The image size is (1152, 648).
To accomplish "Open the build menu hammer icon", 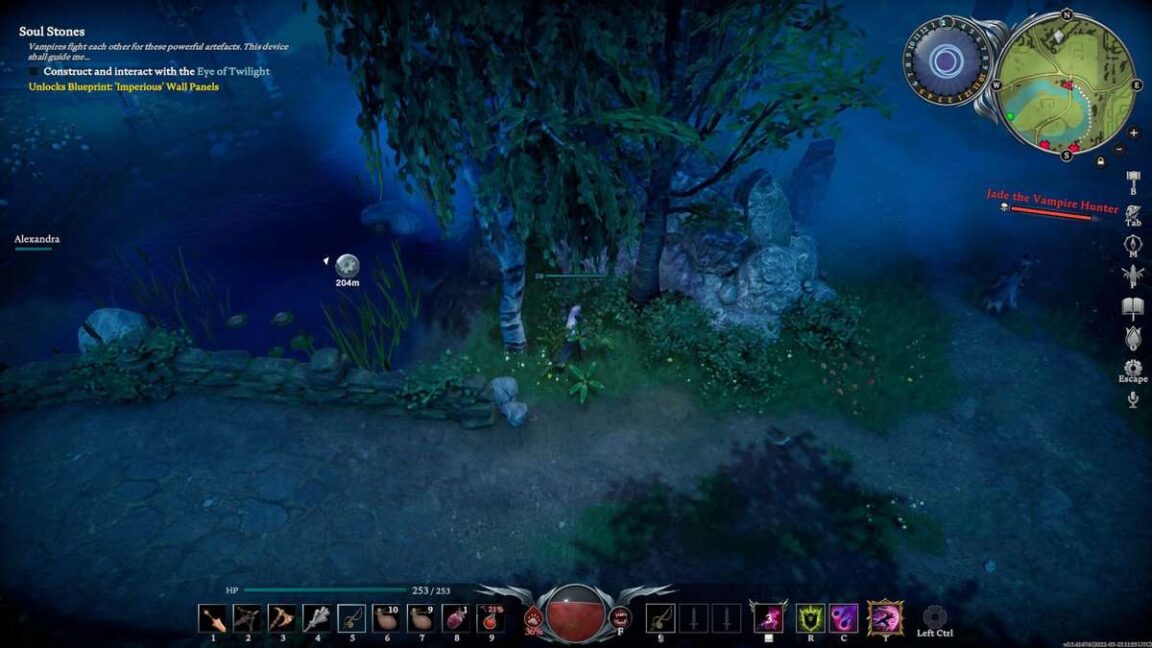I will click(1133, 182).
